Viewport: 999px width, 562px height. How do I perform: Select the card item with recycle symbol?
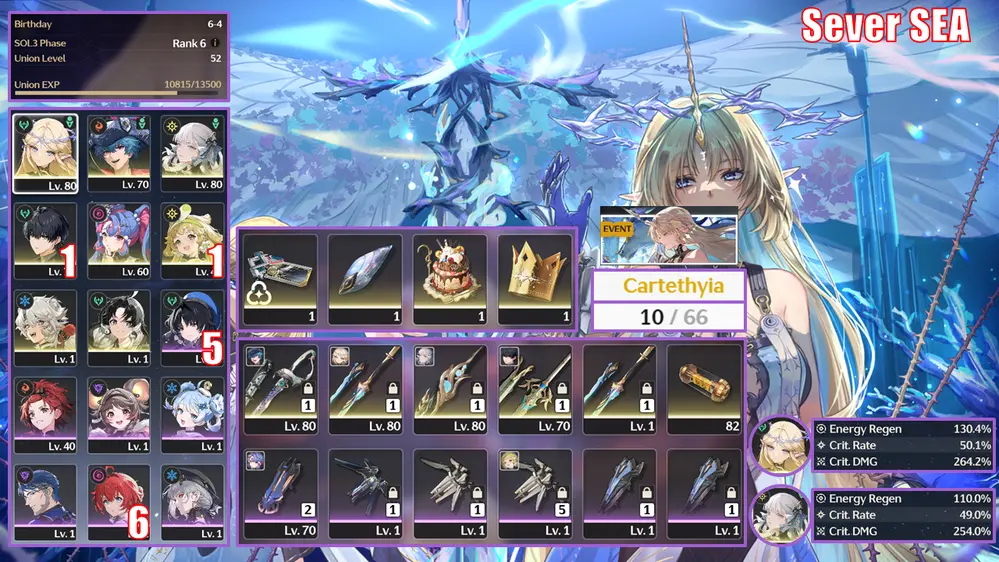[x=280, y=280]
